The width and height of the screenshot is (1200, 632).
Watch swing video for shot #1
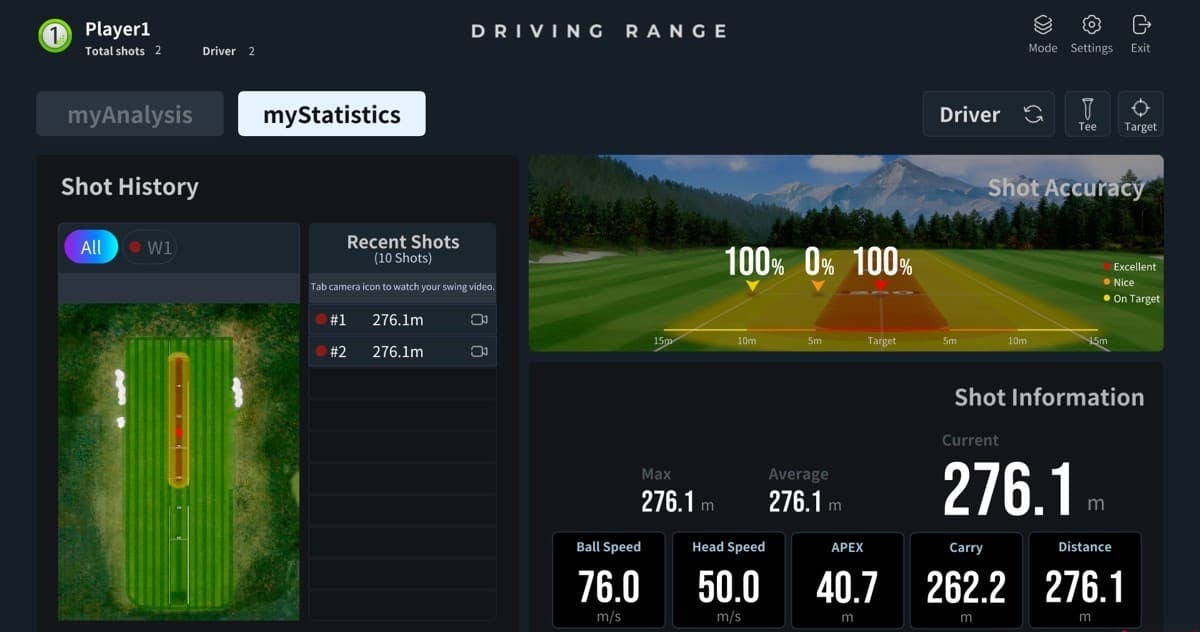[x=479, y=320]
